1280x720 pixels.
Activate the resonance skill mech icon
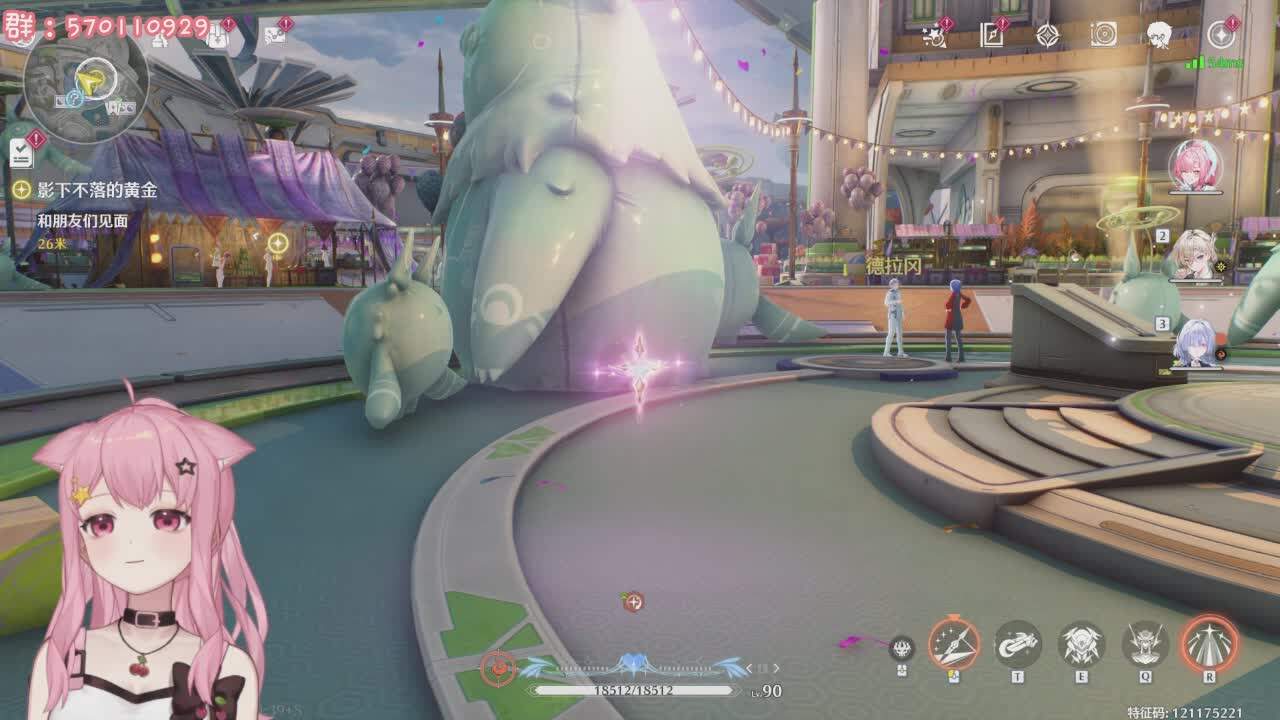click(1081, 644)
